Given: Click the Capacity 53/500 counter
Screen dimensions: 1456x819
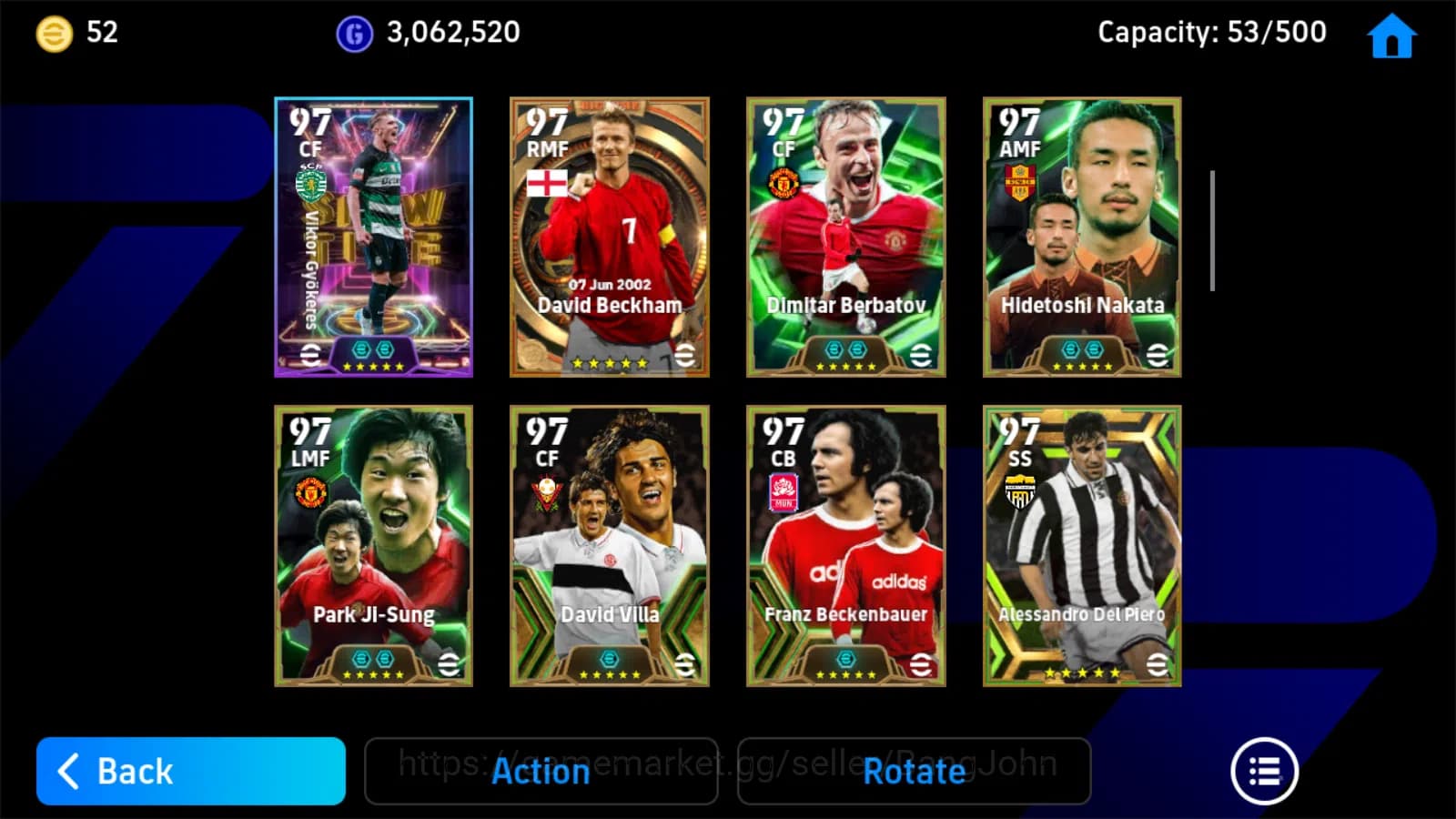Looking at the screenshot, I should (1210, 33).
